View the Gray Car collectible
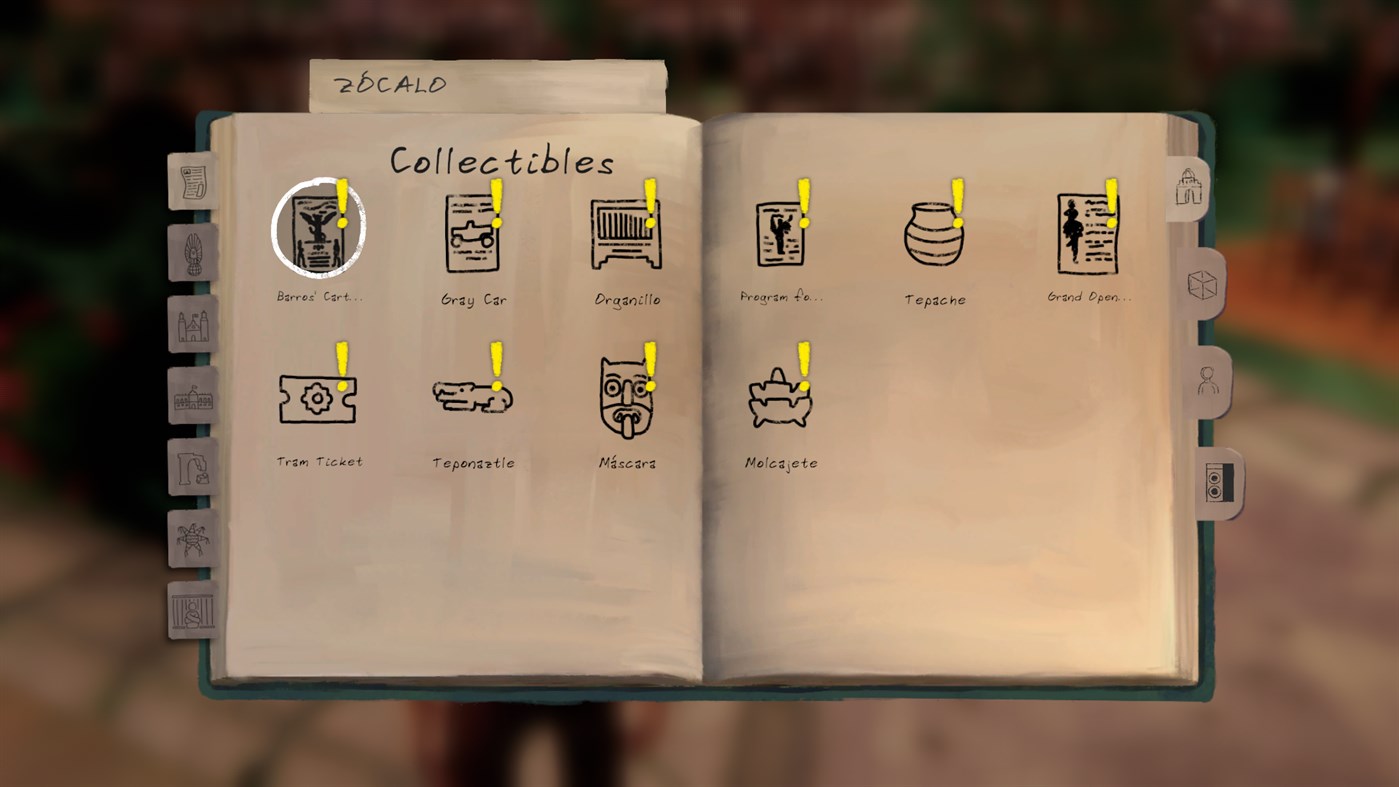This screenshot has height=787, width=1399. (473, 235)
